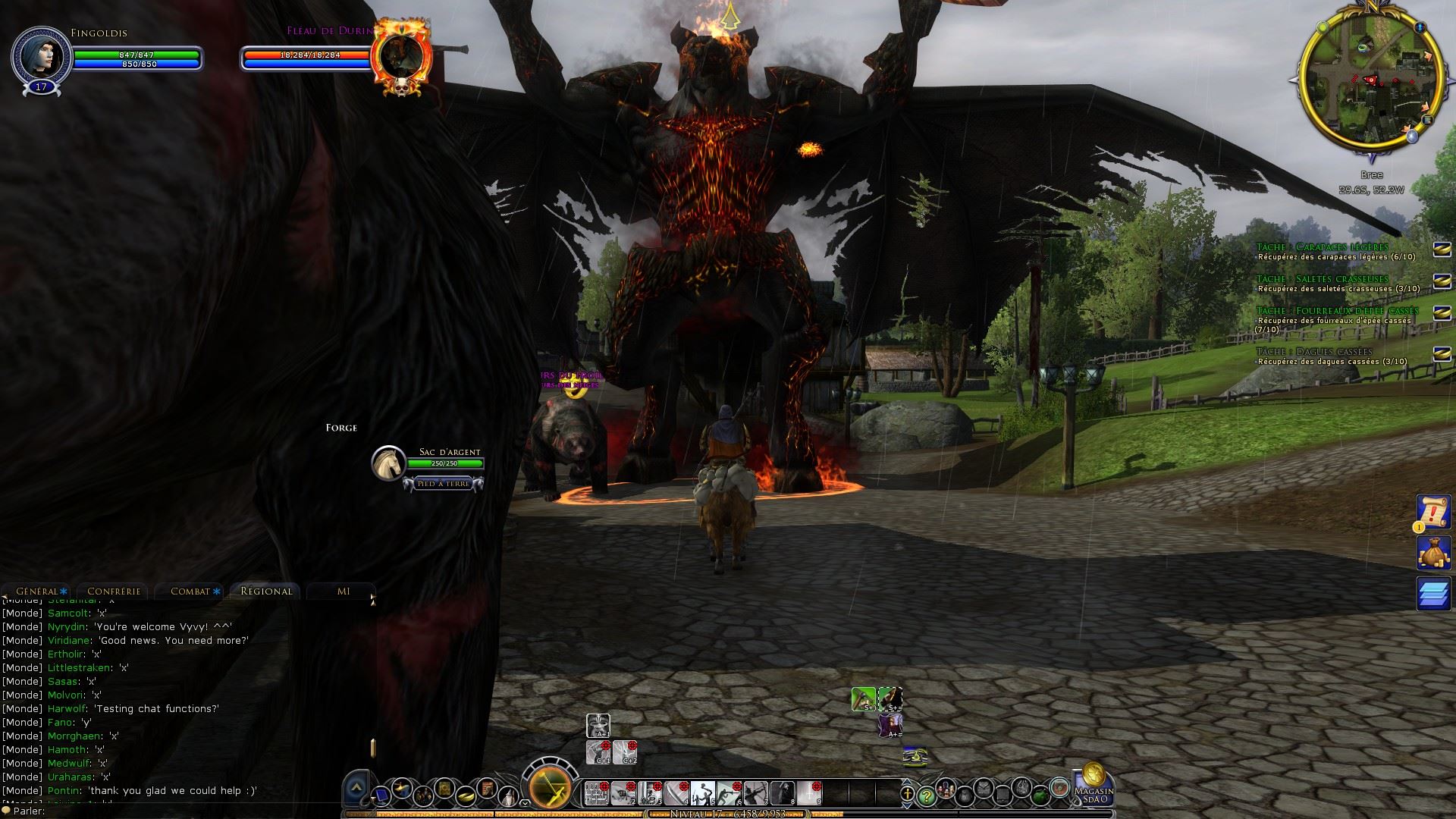Image resolution: width=1456 pixels, height=819 pixels.
Task: Dismount using the Pied à terre button
Action: click(444, 484)
